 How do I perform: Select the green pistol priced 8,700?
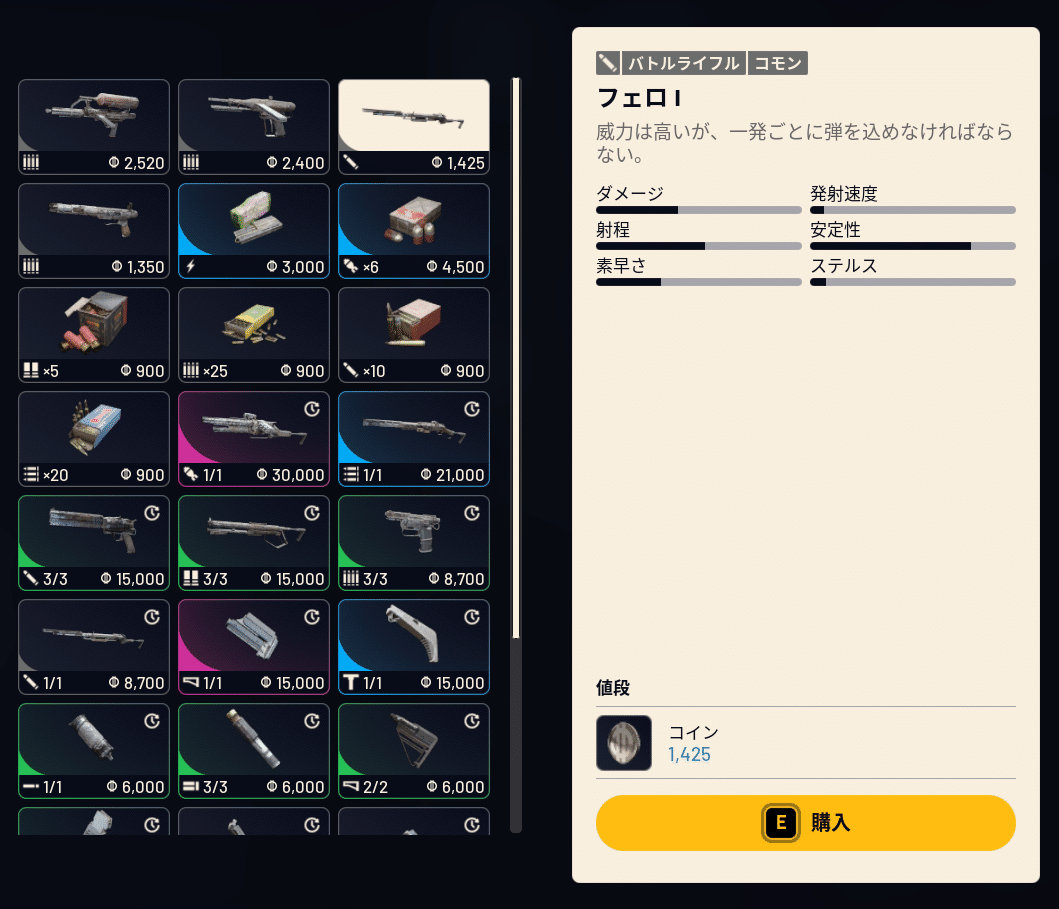pyautogui.click(x=414, y=543)
